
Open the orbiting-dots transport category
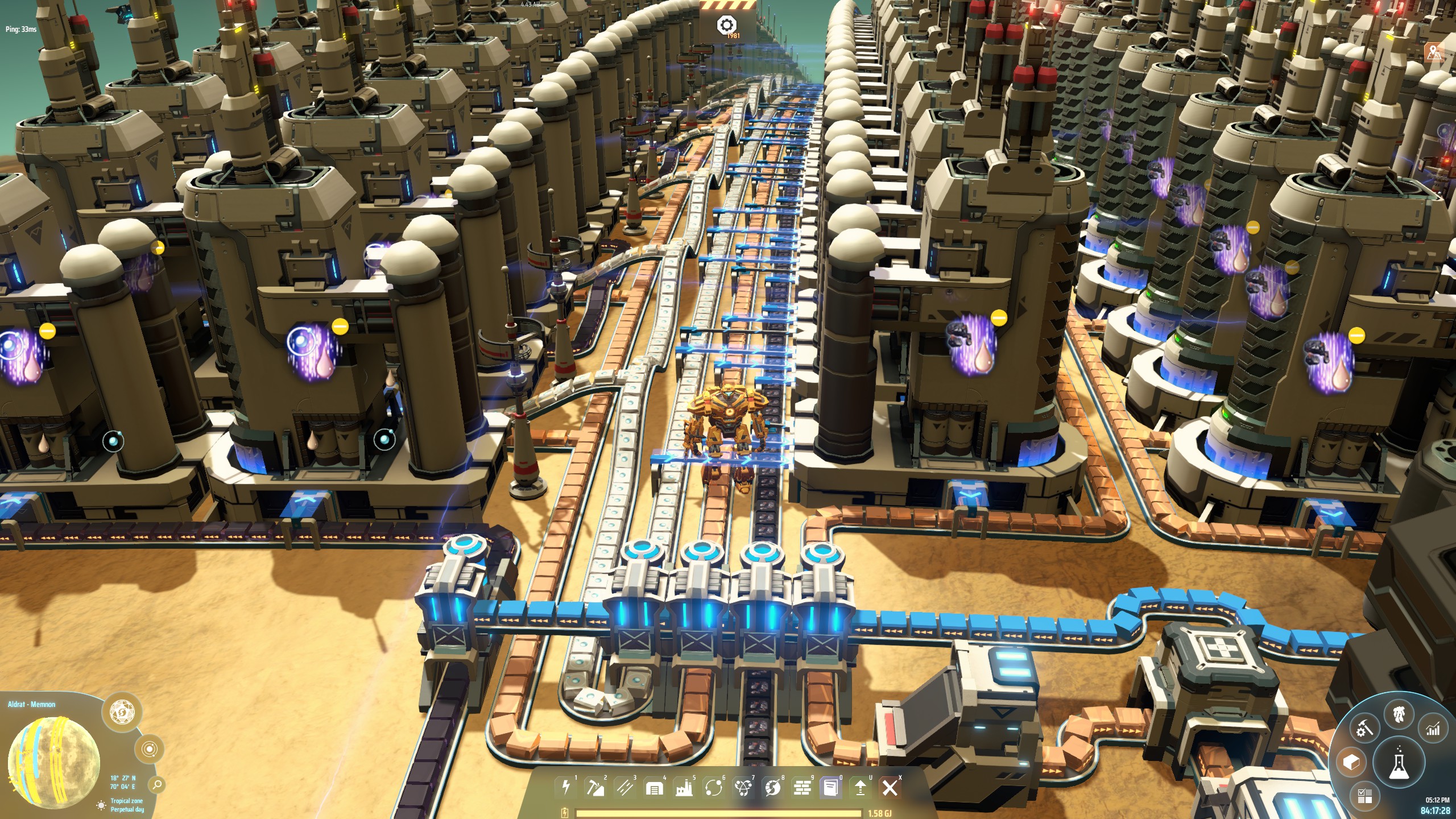point(713,788)
